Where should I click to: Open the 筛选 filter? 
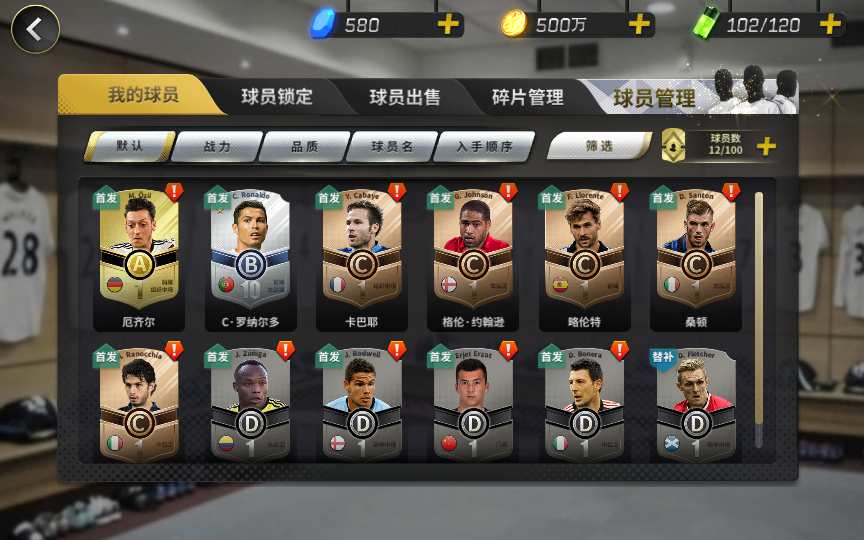coord(599,147)
